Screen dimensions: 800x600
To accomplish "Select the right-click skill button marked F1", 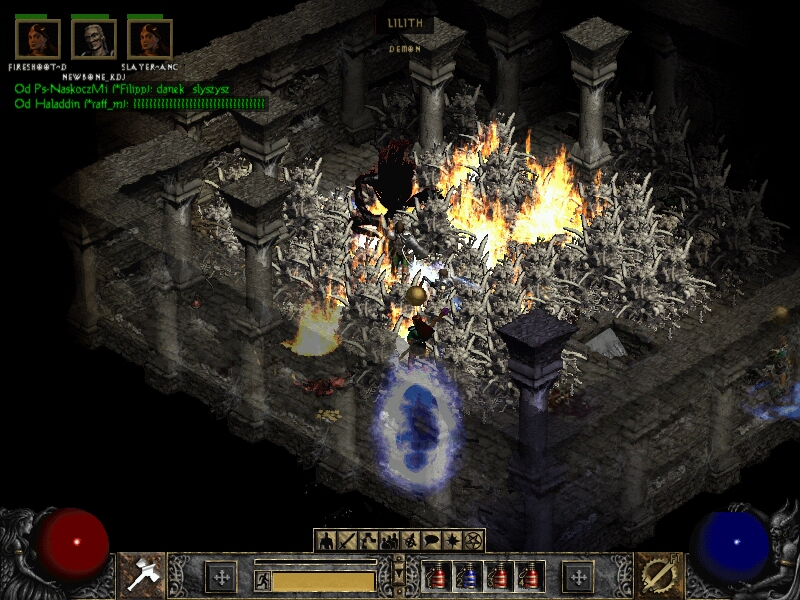I will pyautogui.click(x=658, y=576).
